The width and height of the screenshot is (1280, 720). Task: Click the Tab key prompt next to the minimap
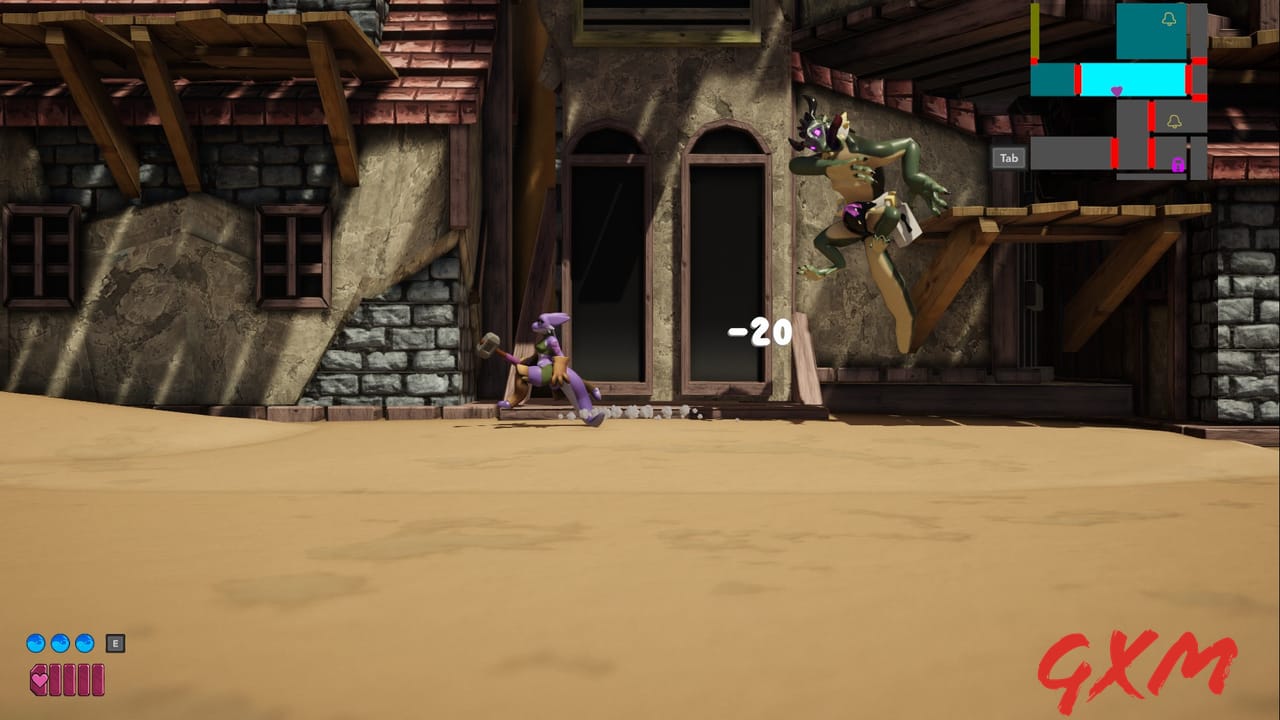(1007, 157)
